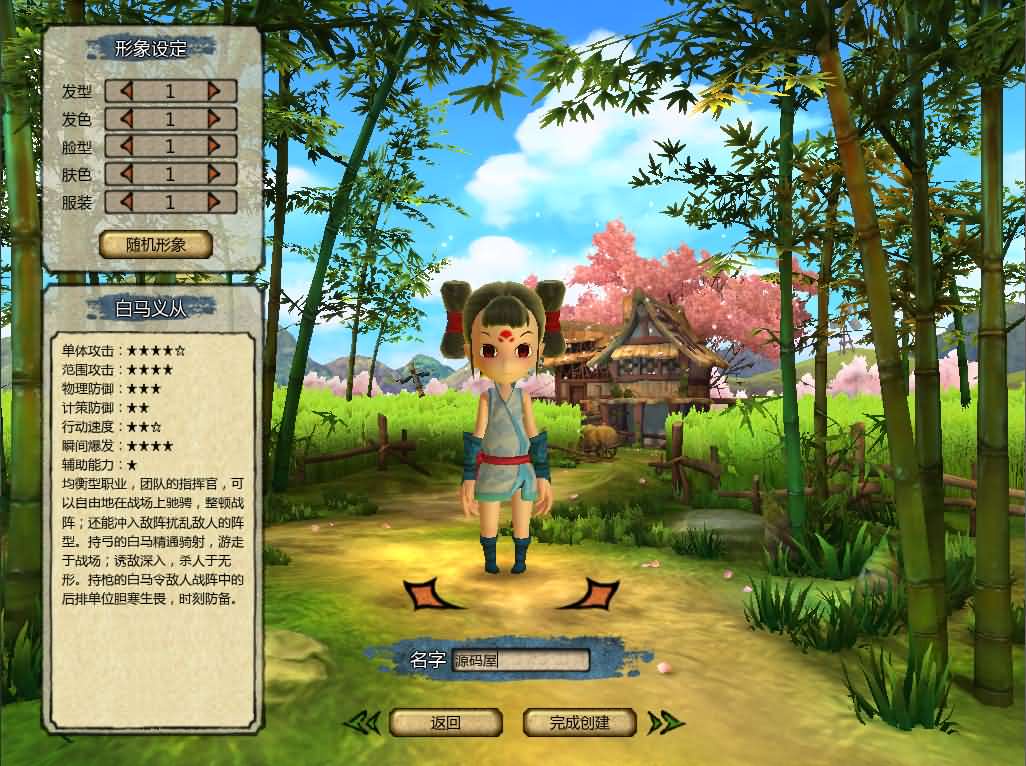Go to the previous 发色 hair color
Screen dimensions: 1026x766
(x=126, y=119)
